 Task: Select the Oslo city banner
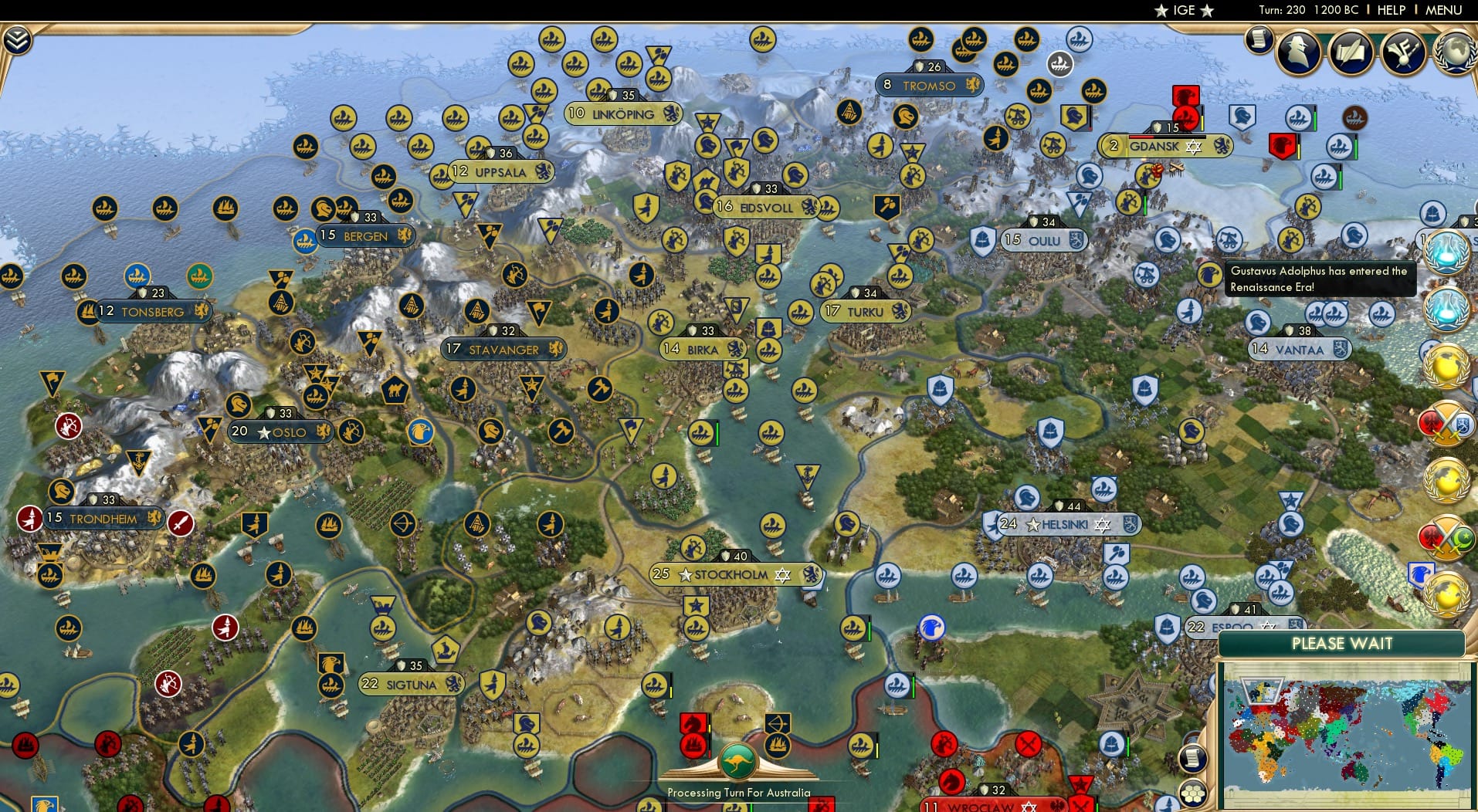(280, 432)
